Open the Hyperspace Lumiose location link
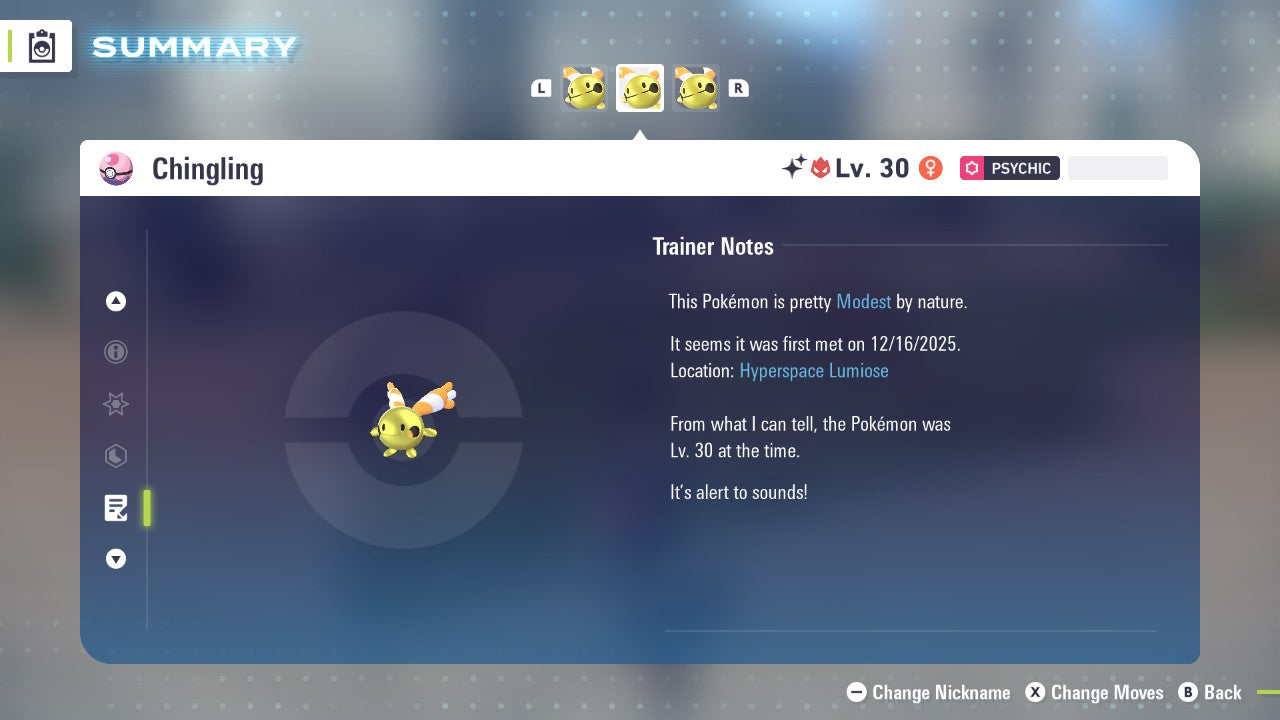The image size is (1280, 720). pyautogui.click(x=813, y=371)
